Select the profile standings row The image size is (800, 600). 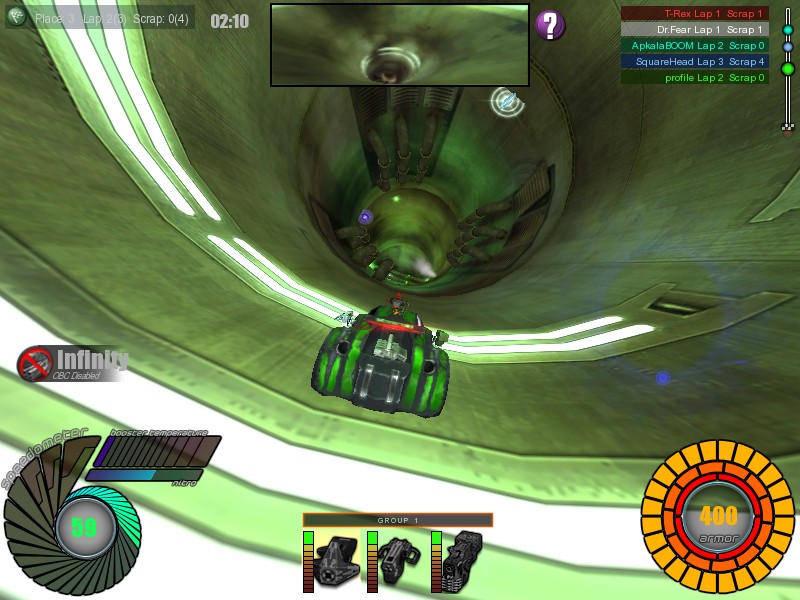pyautogui.click(x=695, y=77)
